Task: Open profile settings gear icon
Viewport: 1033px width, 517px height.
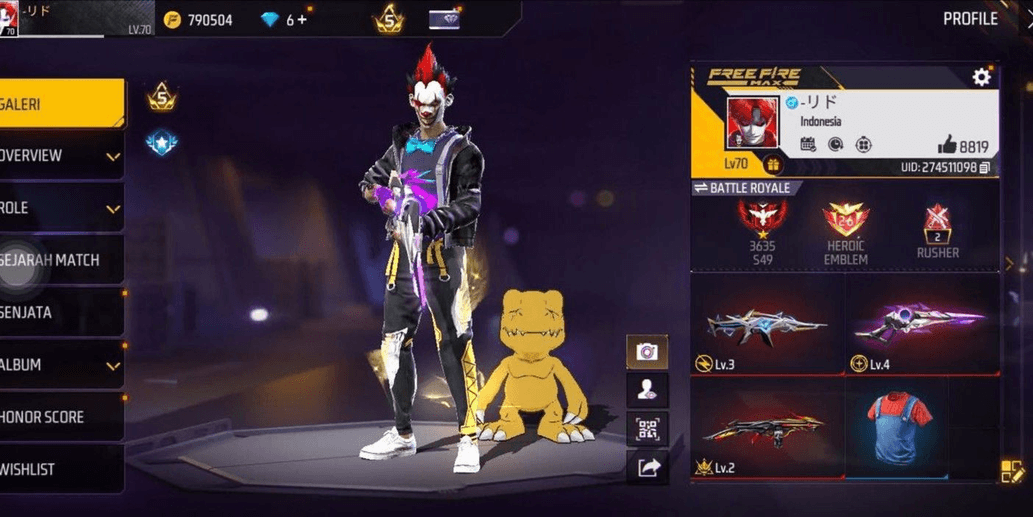Action: tap(981, 77)
